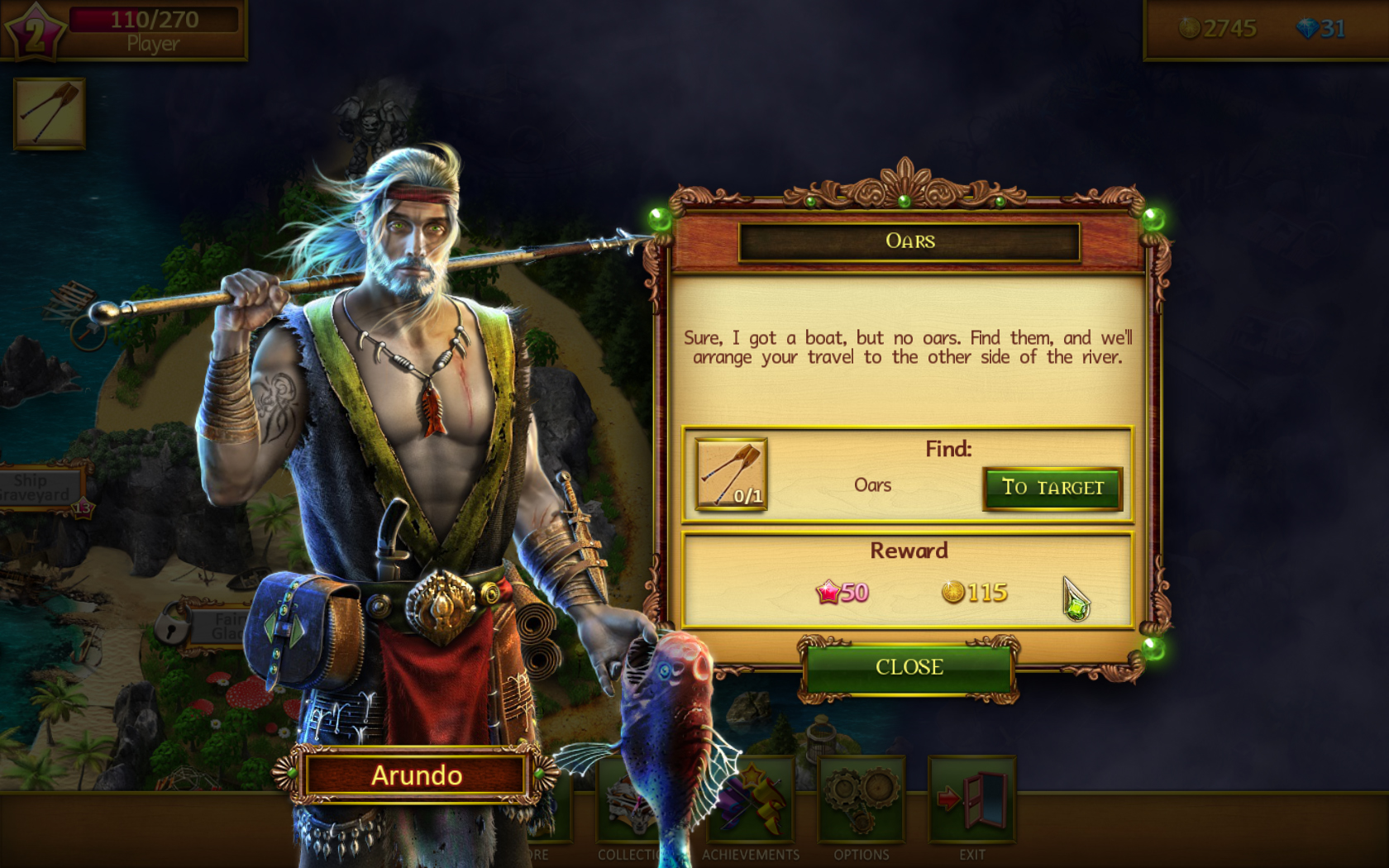Click the Player XP progress bar
Image resolution: width=1389 pixels, height=868 pixels.
coord(153,20)
